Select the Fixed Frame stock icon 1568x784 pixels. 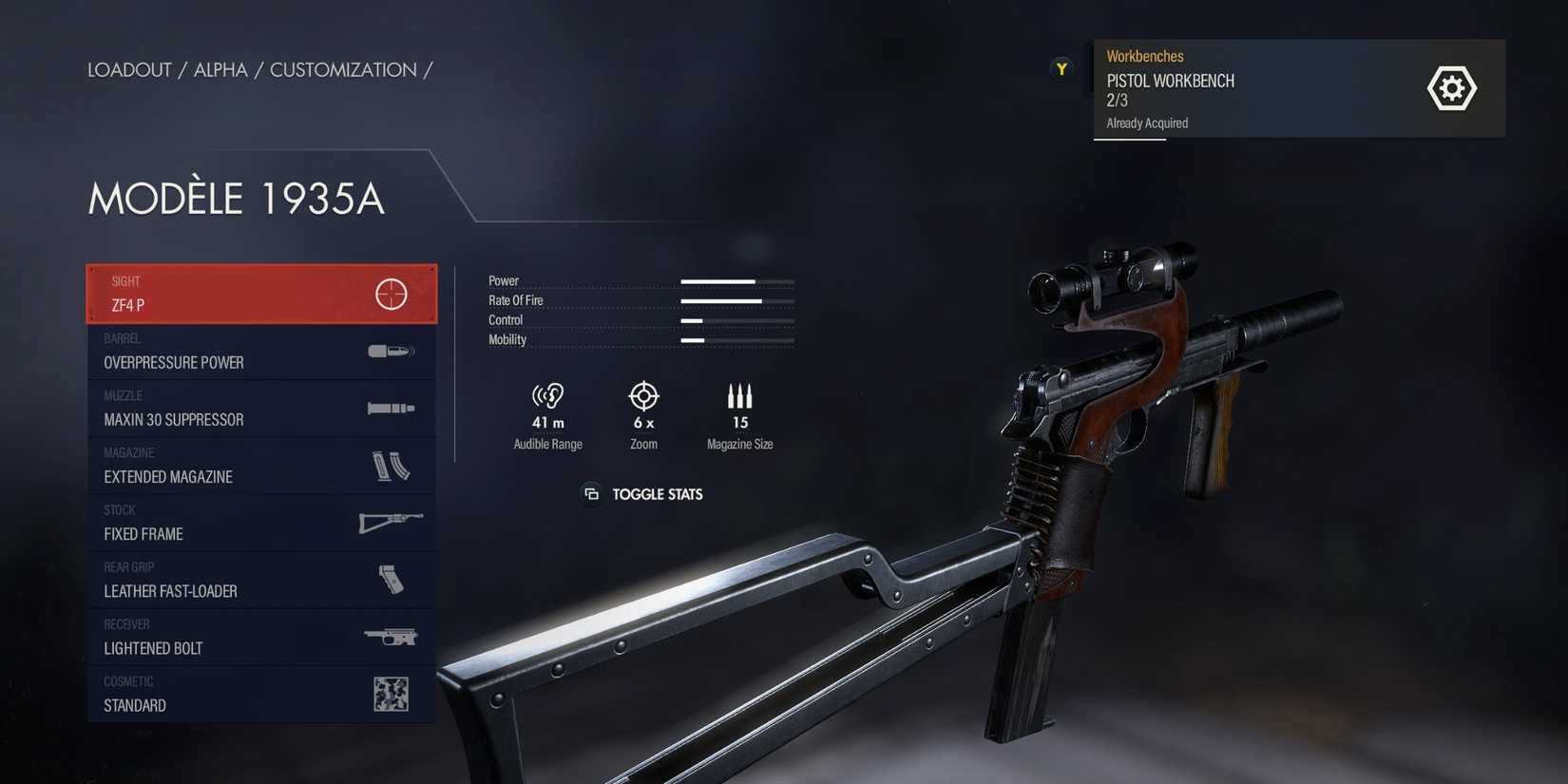[x=391, y=523]
